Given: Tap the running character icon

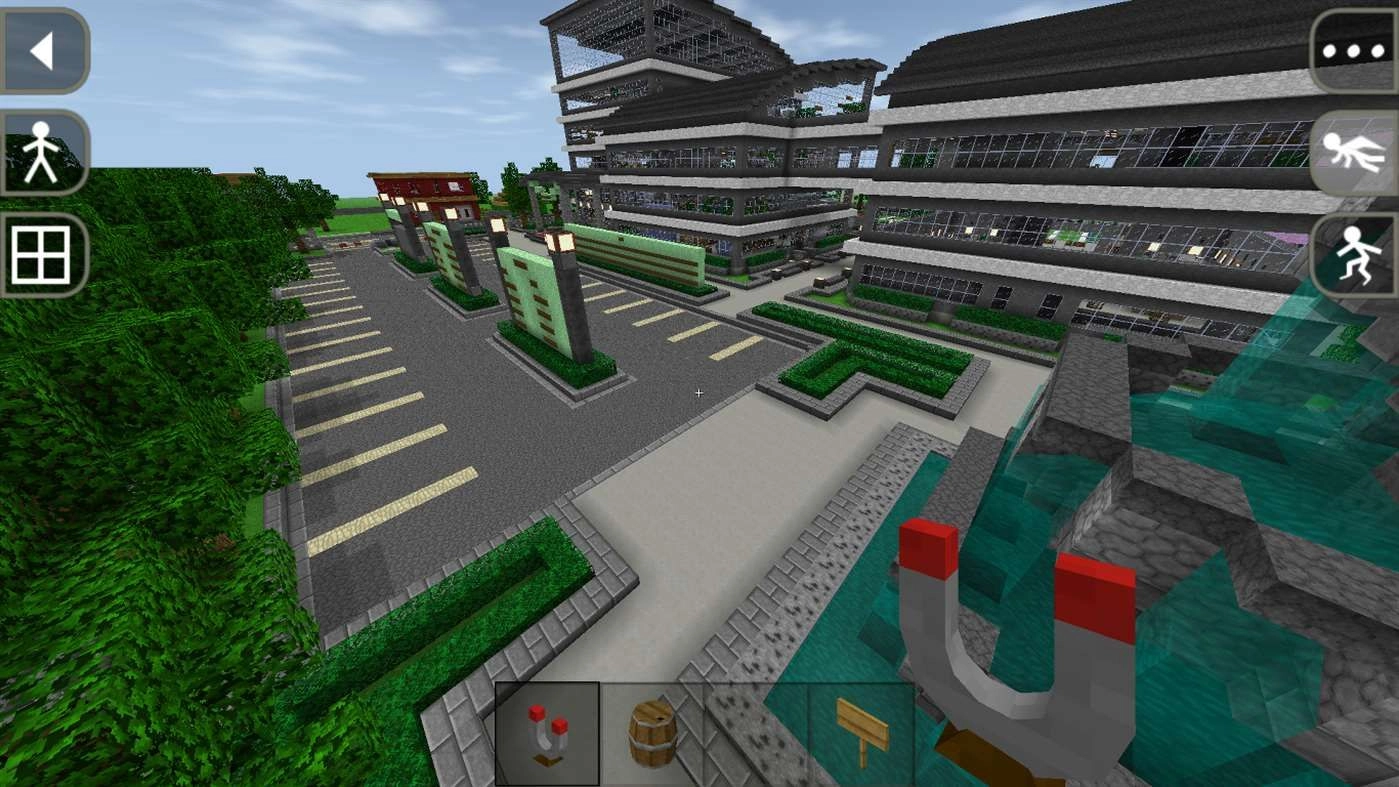Looking at the screenshot, I should pyautogui.click(x=1355, y=256).
